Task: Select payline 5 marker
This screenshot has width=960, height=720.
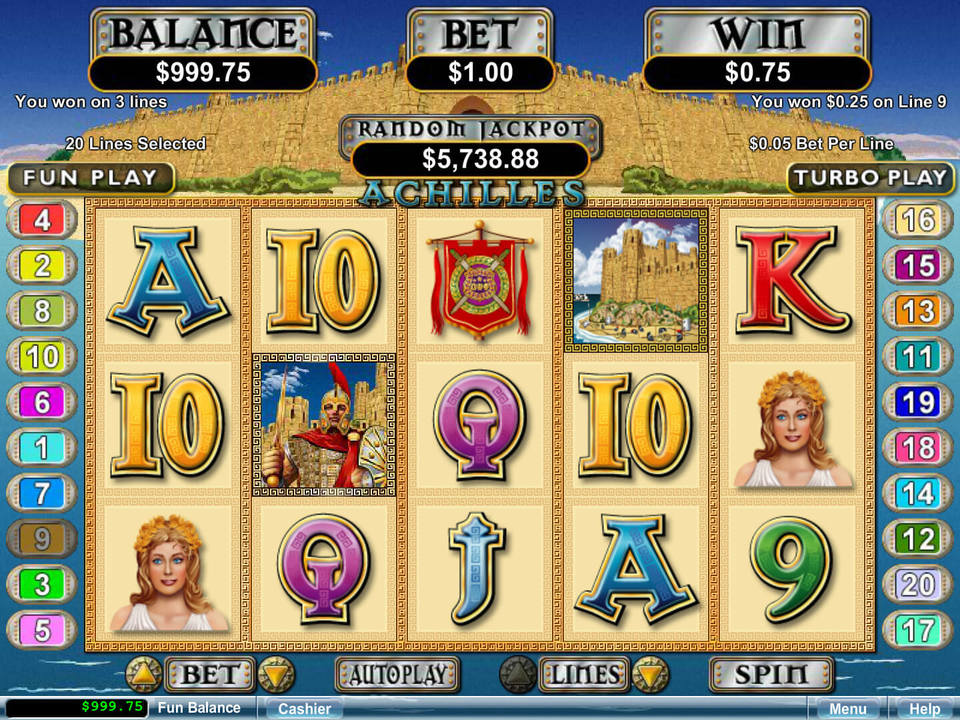Action: (42, 630)
